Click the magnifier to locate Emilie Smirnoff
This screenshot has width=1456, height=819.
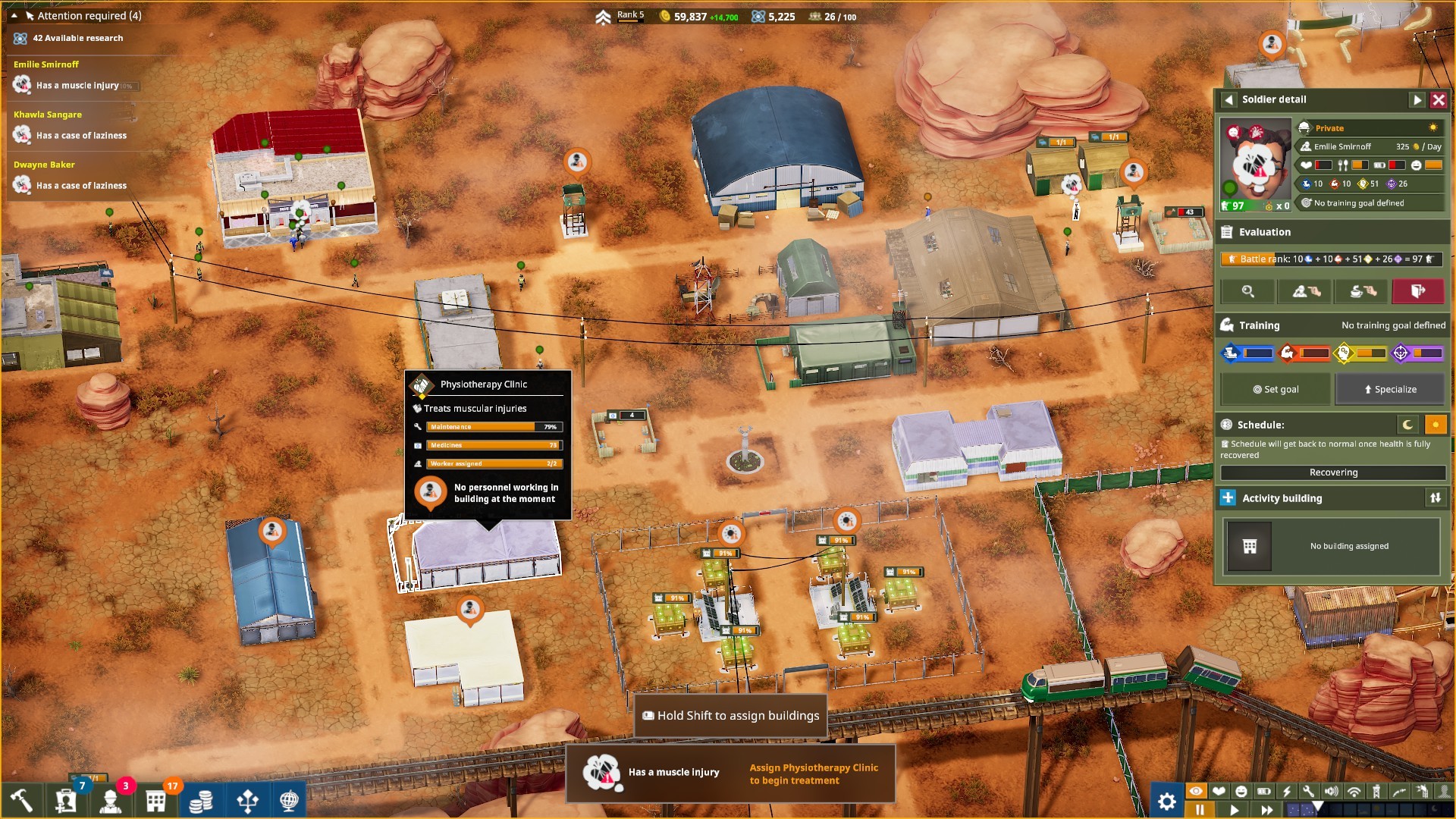pos(1247,292)
